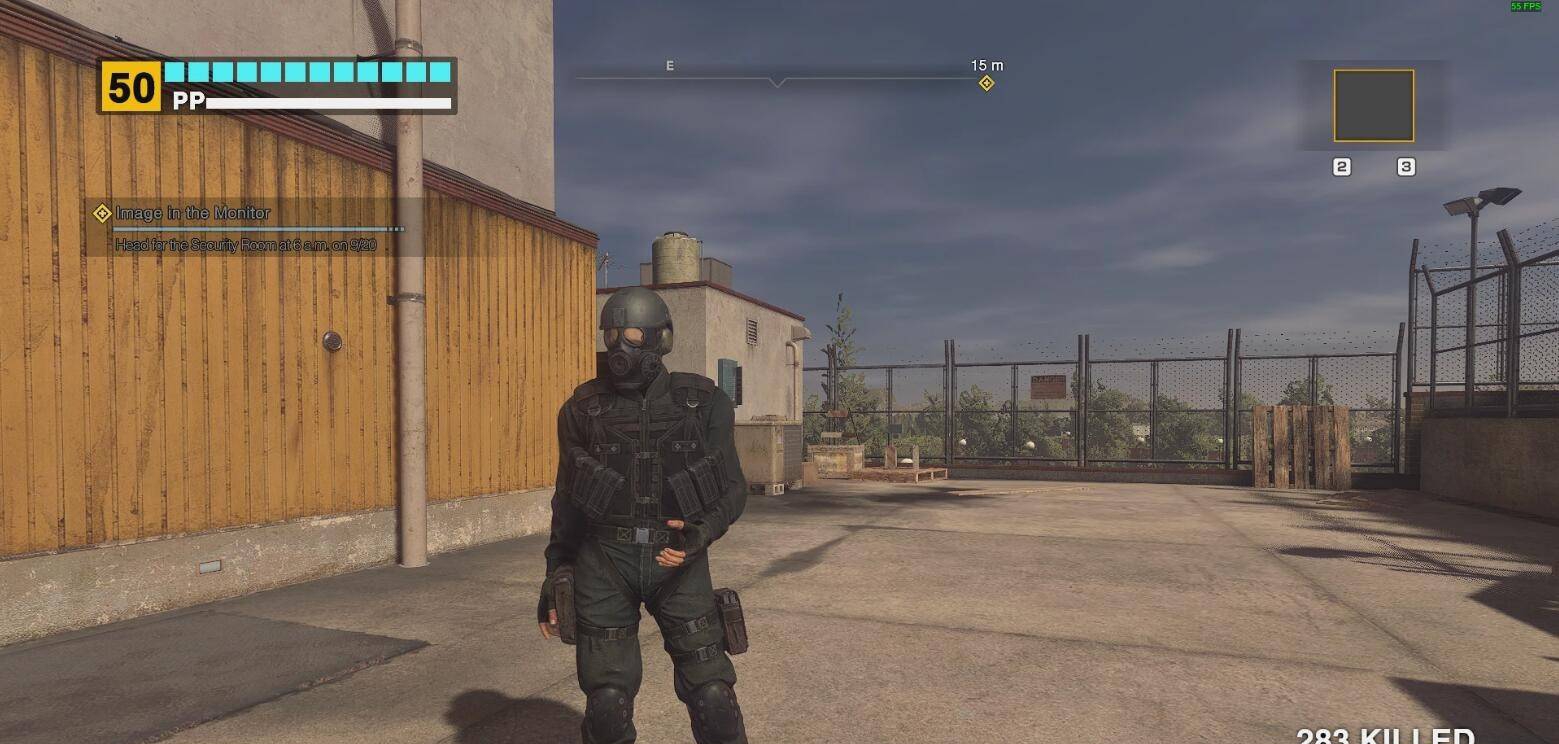Click the waypoint diamond below the compass bar

point(985,81)
